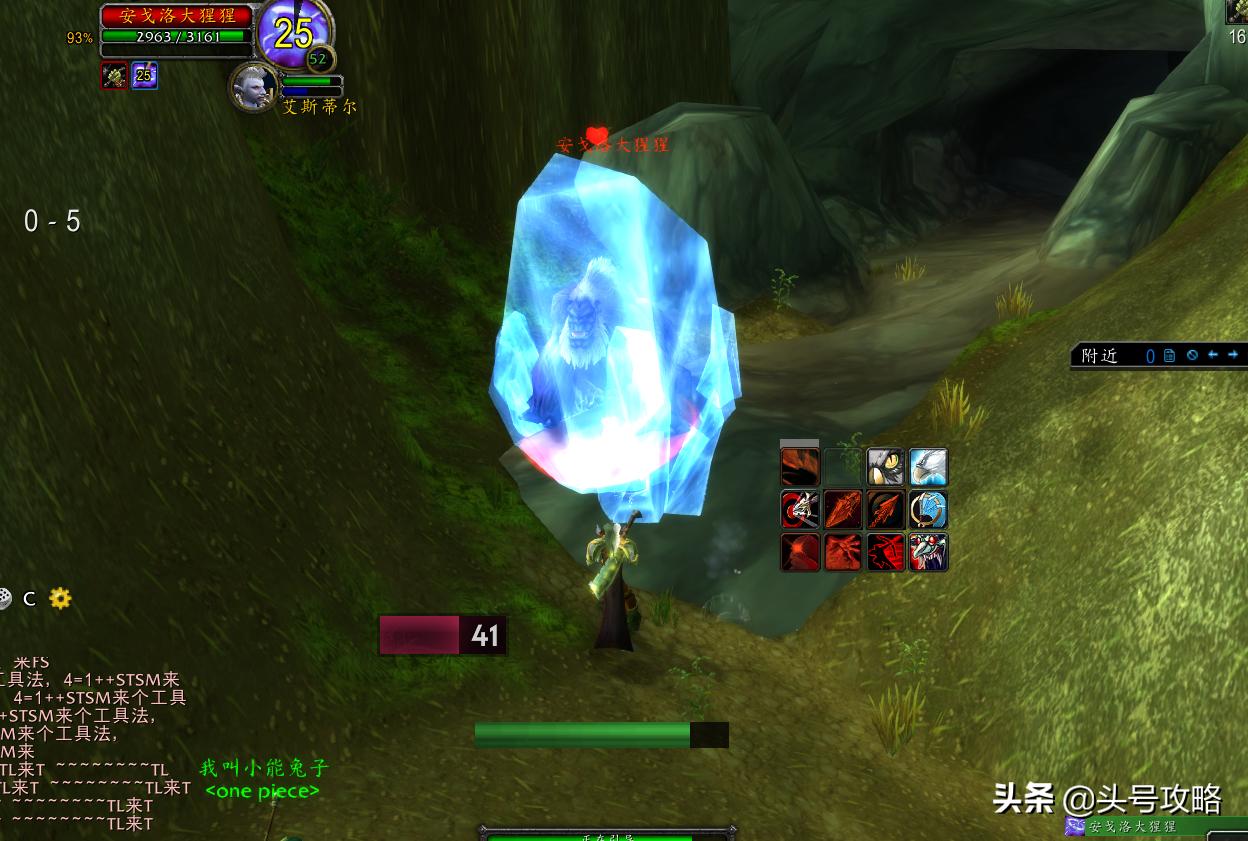Go to previous page with left arrow
The width and height of the screenshot is (1248, 841).
tap(1213, 355)
